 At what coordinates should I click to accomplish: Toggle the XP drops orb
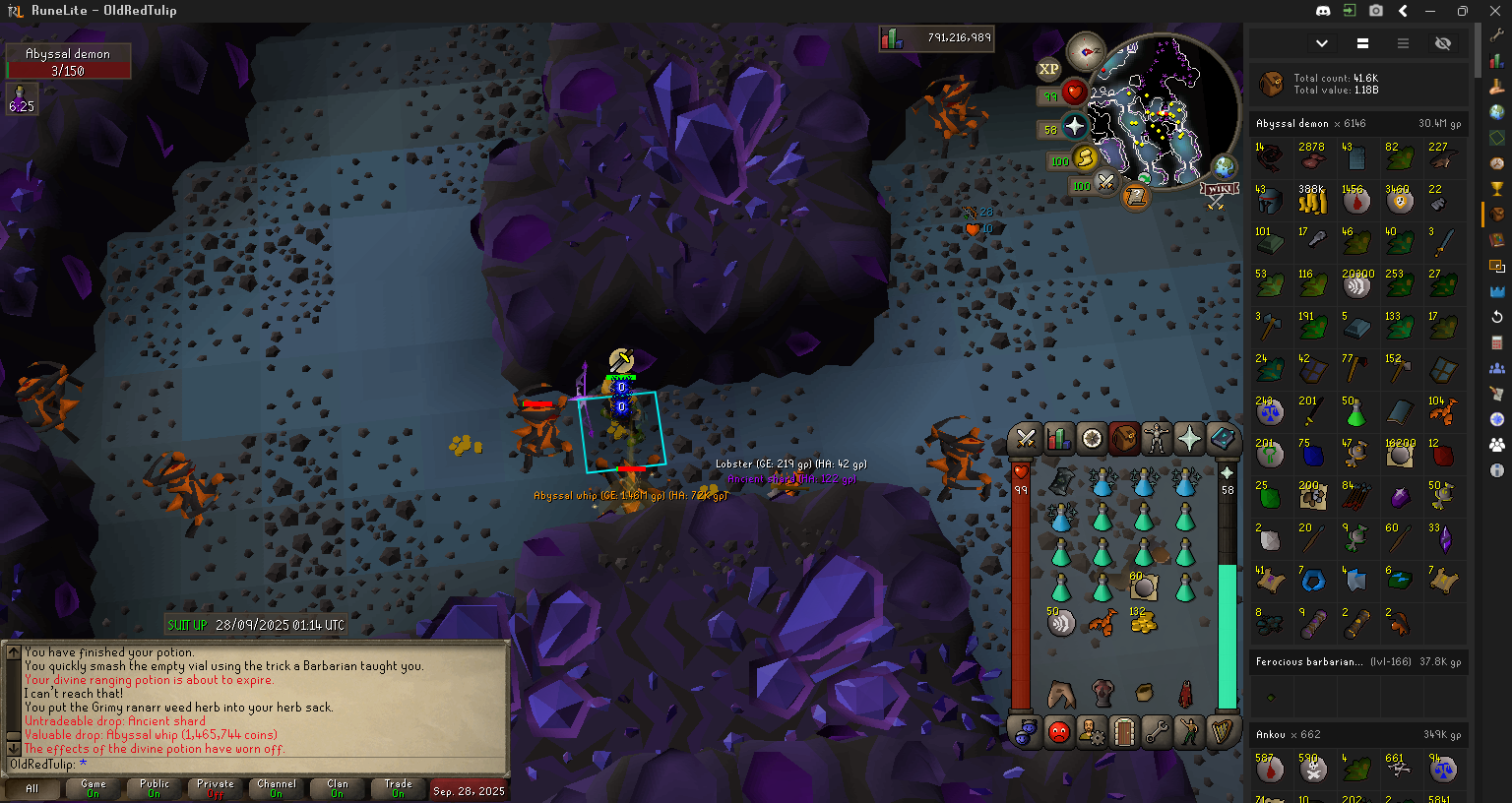[1048, 69]
